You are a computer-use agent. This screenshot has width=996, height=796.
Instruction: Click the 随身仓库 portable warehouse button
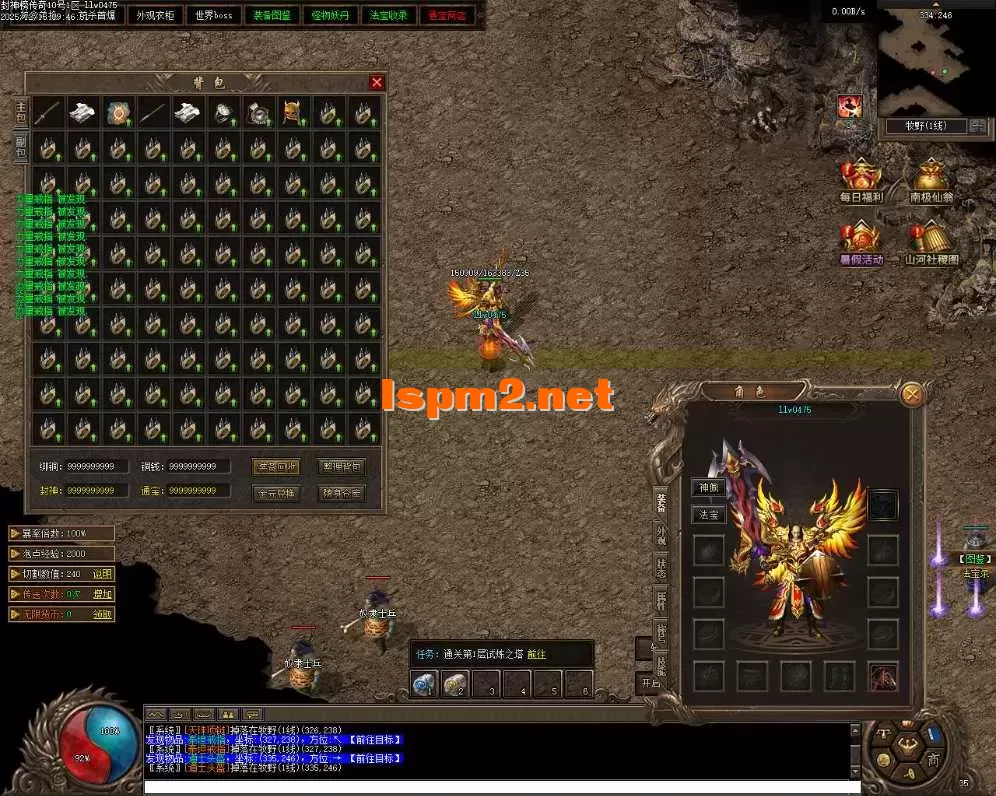click(341, 492)
